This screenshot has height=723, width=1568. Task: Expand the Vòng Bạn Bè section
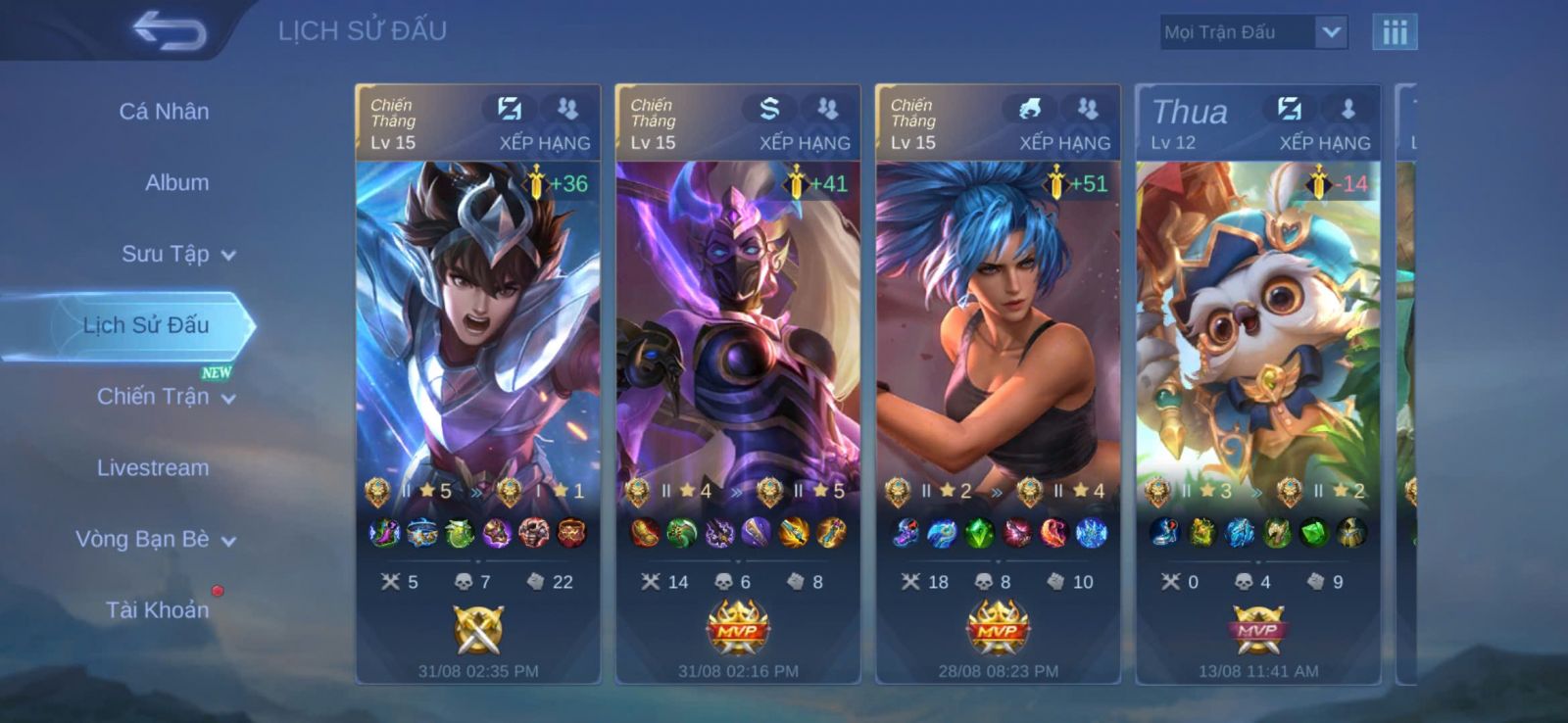[155, 540]
